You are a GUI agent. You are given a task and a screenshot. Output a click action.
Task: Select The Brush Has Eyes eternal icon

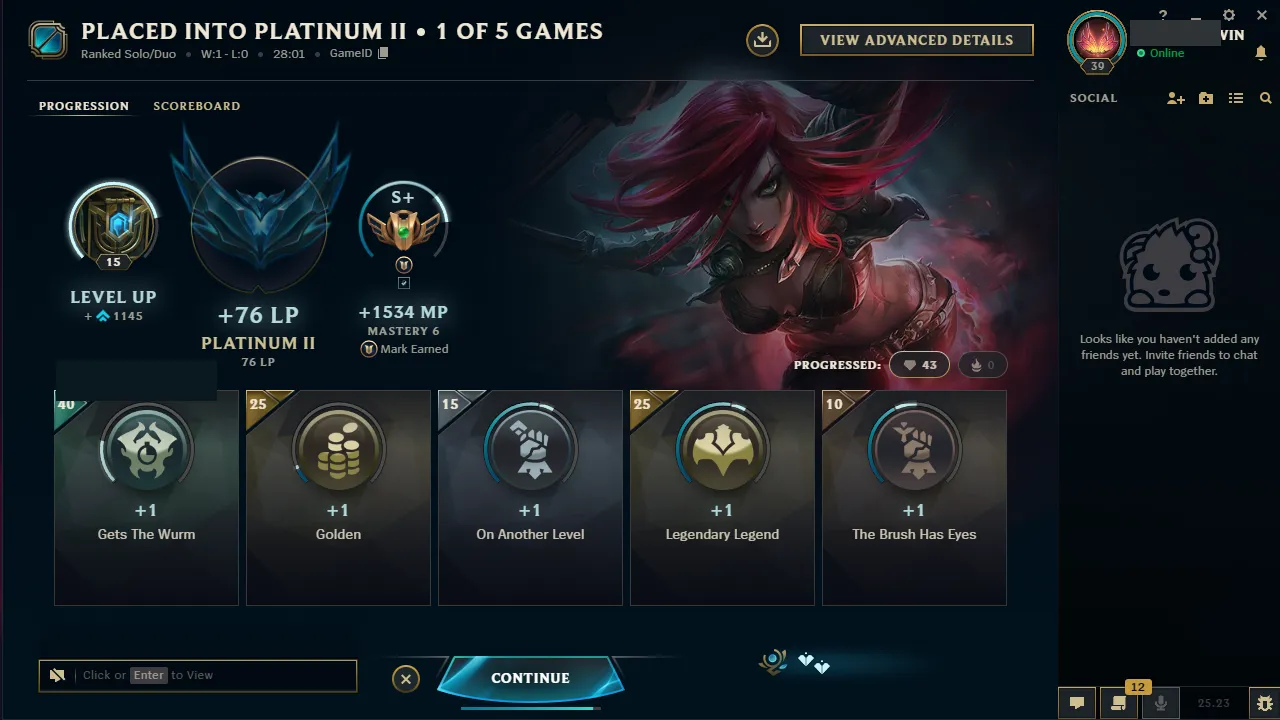tap(914, 450)
